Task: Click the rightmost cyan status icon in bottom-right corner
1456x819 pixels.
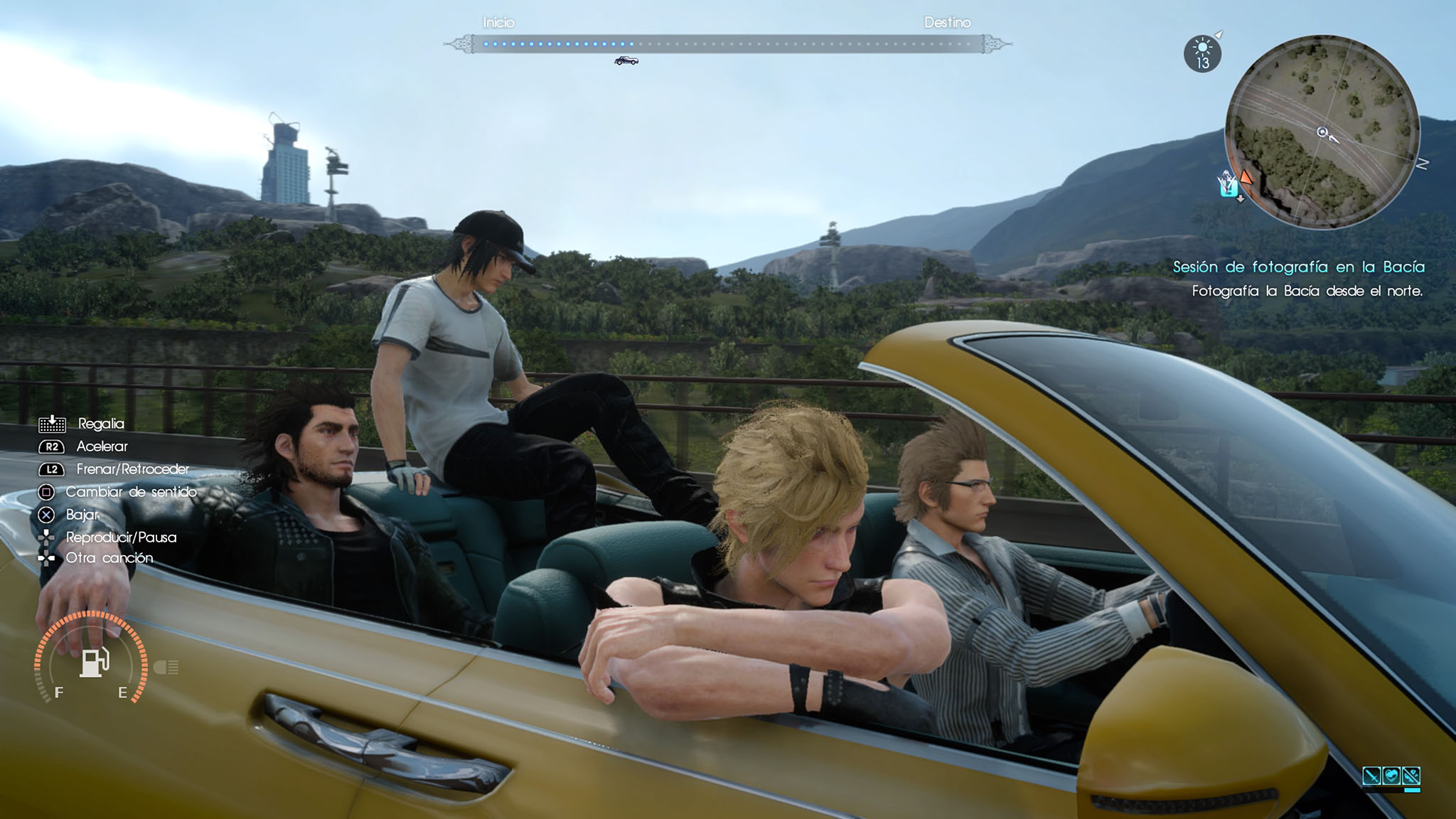Action: pos(1411,776)
